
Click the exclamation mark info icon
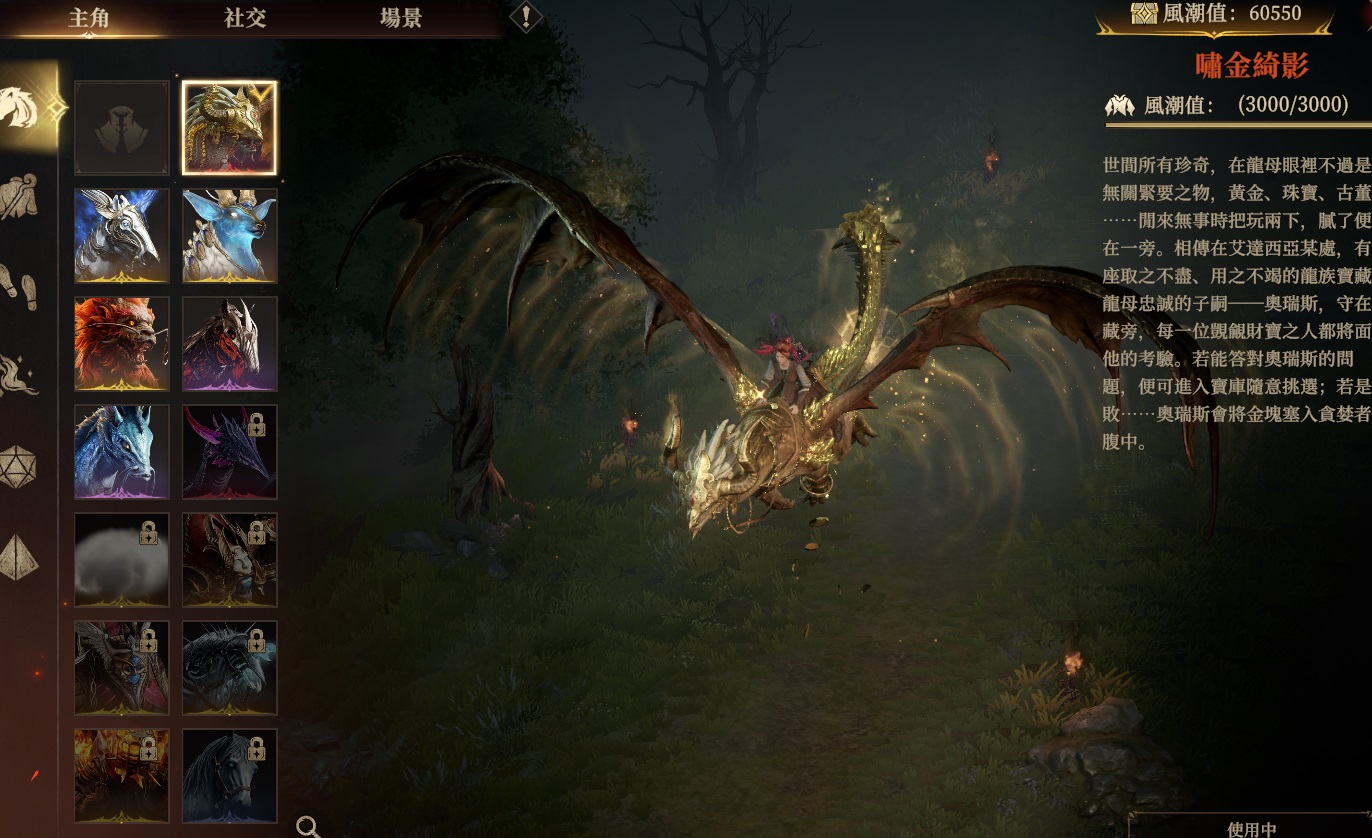point(526,17)
